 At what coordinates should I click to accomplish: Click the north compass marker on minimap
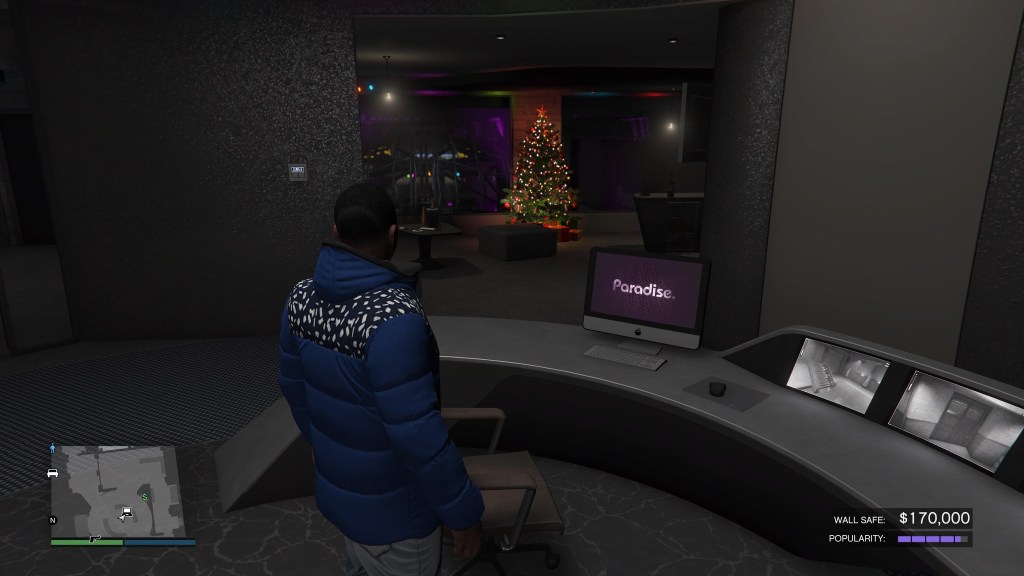pyautogui.click(x=52, y=521)
